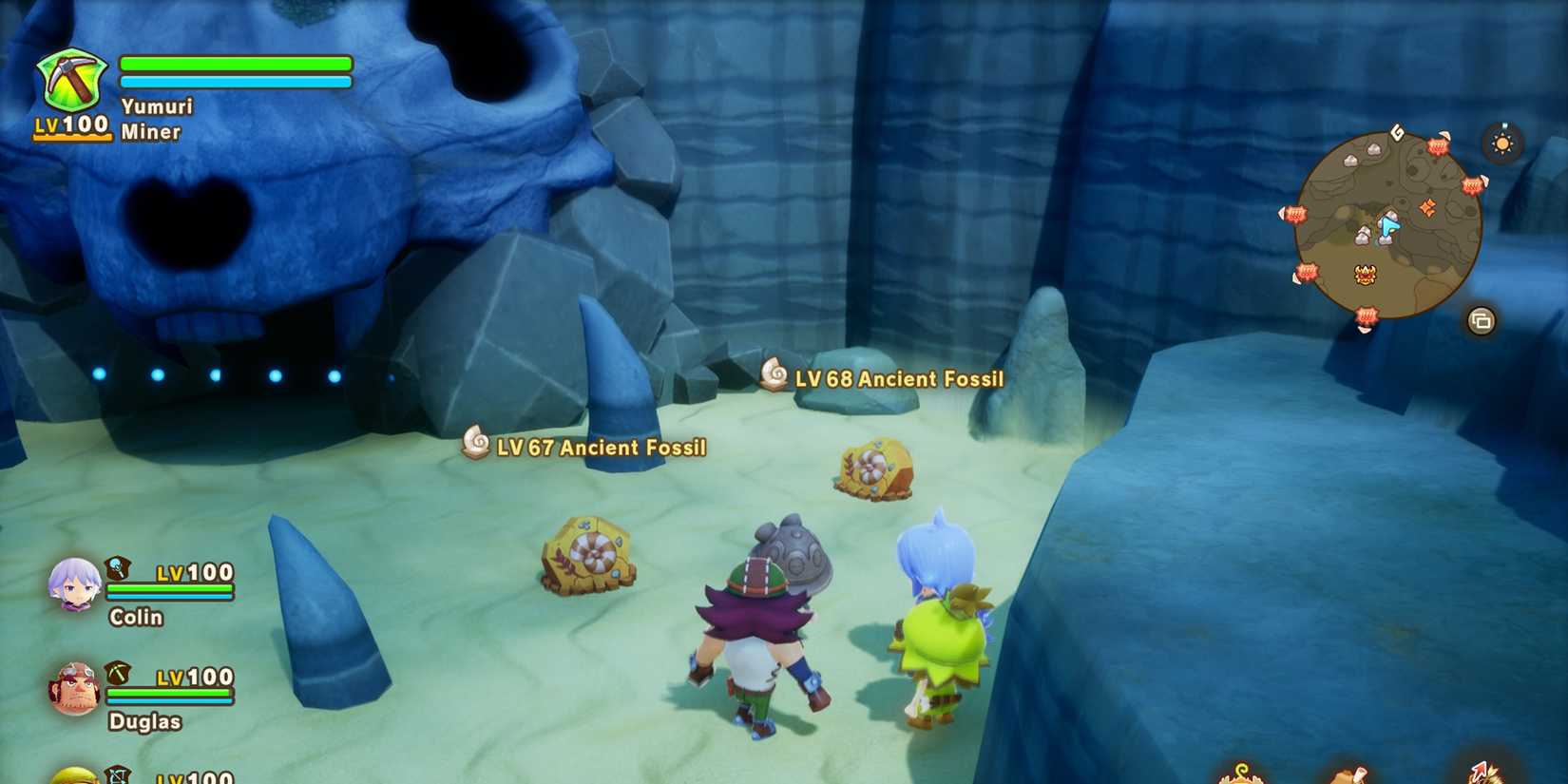Viewport: 1568px width, 784px height.
Task: Toggle the map layer switch below the minimap
Action: [1482, 321]
